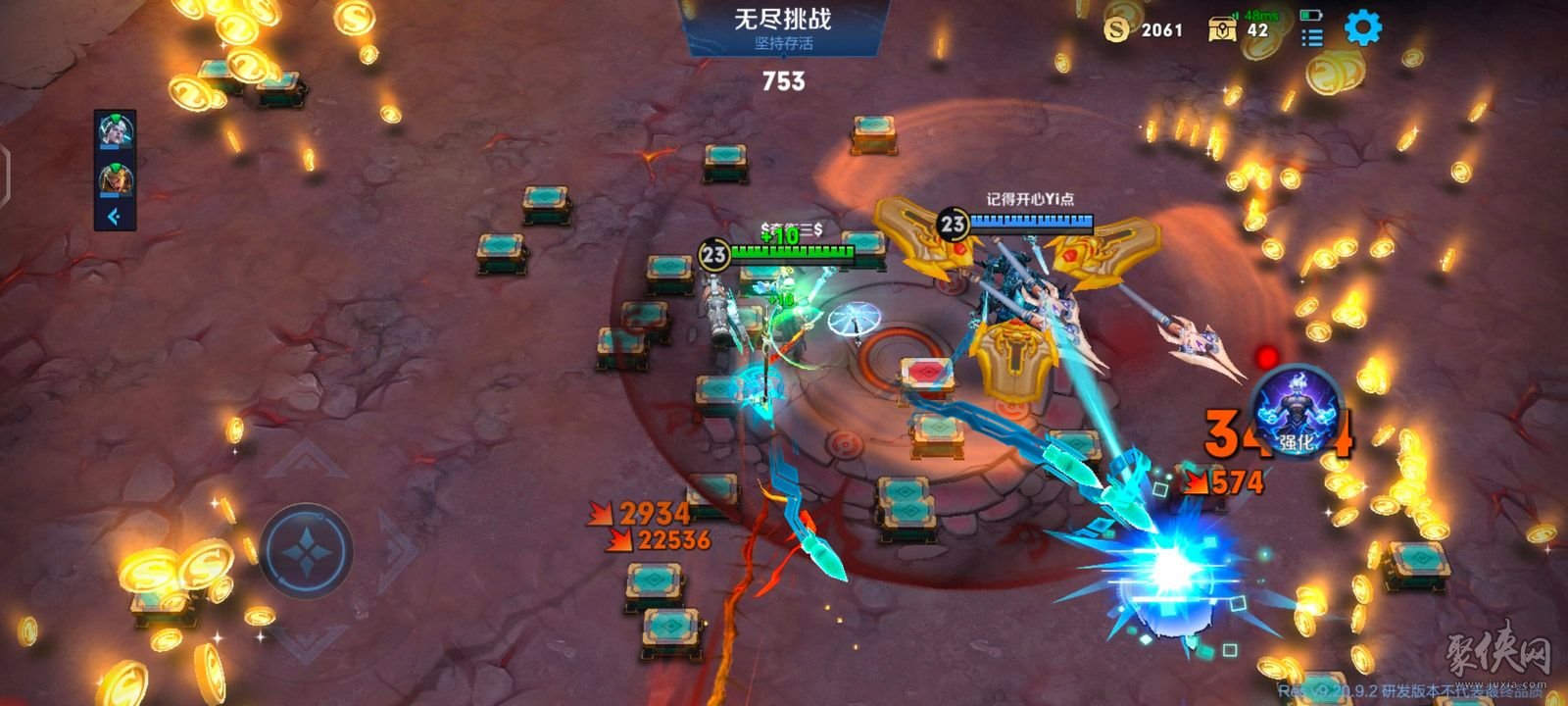Toggle the green arrow above second teammate avatar
Image resolution: width=1568 pixels, height=706 pixels.
[116, 166]
